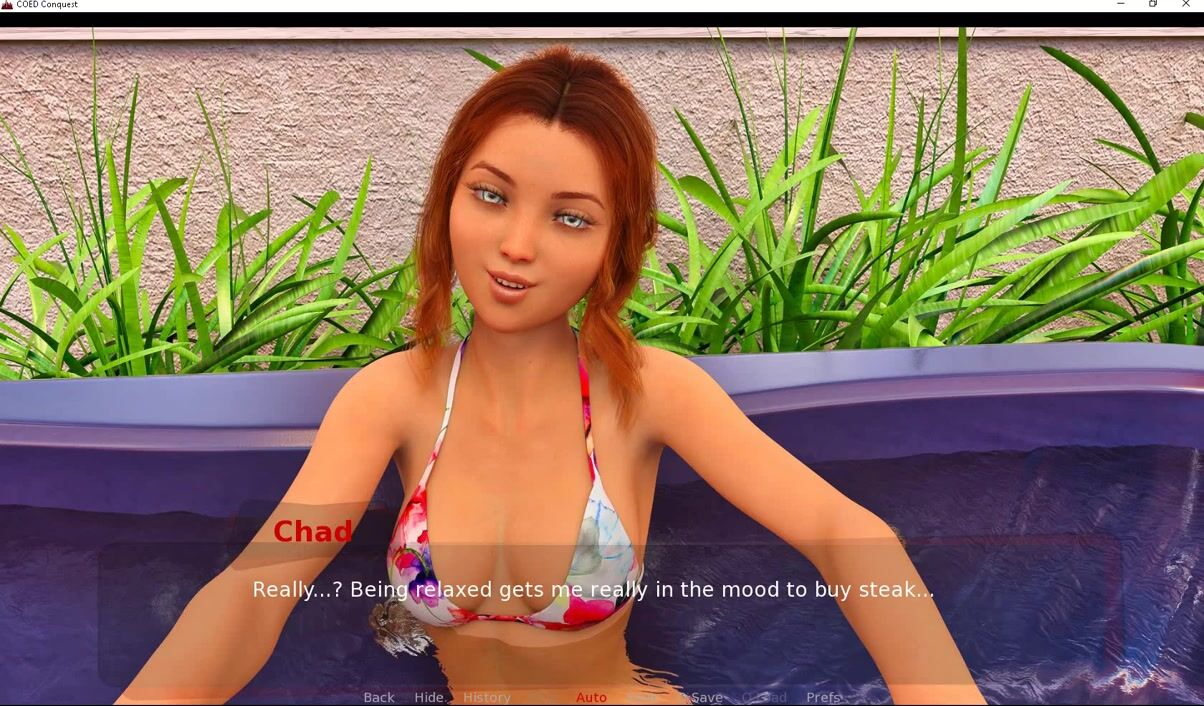The width and height of the screenshot is (1204, 706).
Task: Open the Prefs menu
Action: coord(823,697)
